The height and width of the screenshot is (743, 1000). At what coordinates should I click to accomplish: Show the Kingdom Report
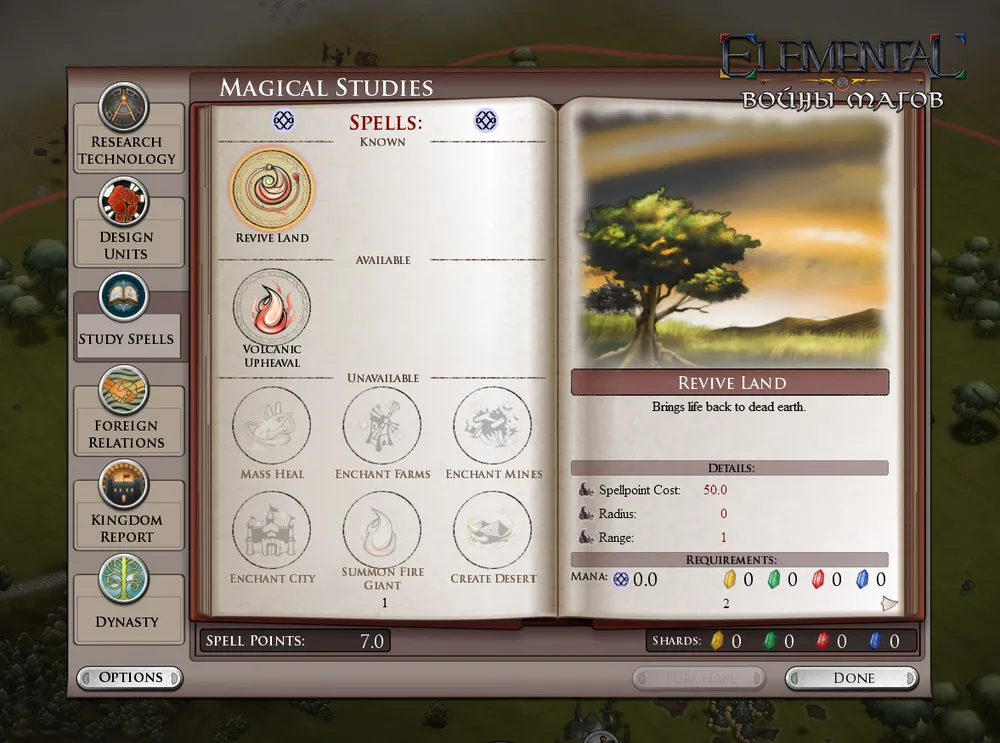(x=126, y=510)
